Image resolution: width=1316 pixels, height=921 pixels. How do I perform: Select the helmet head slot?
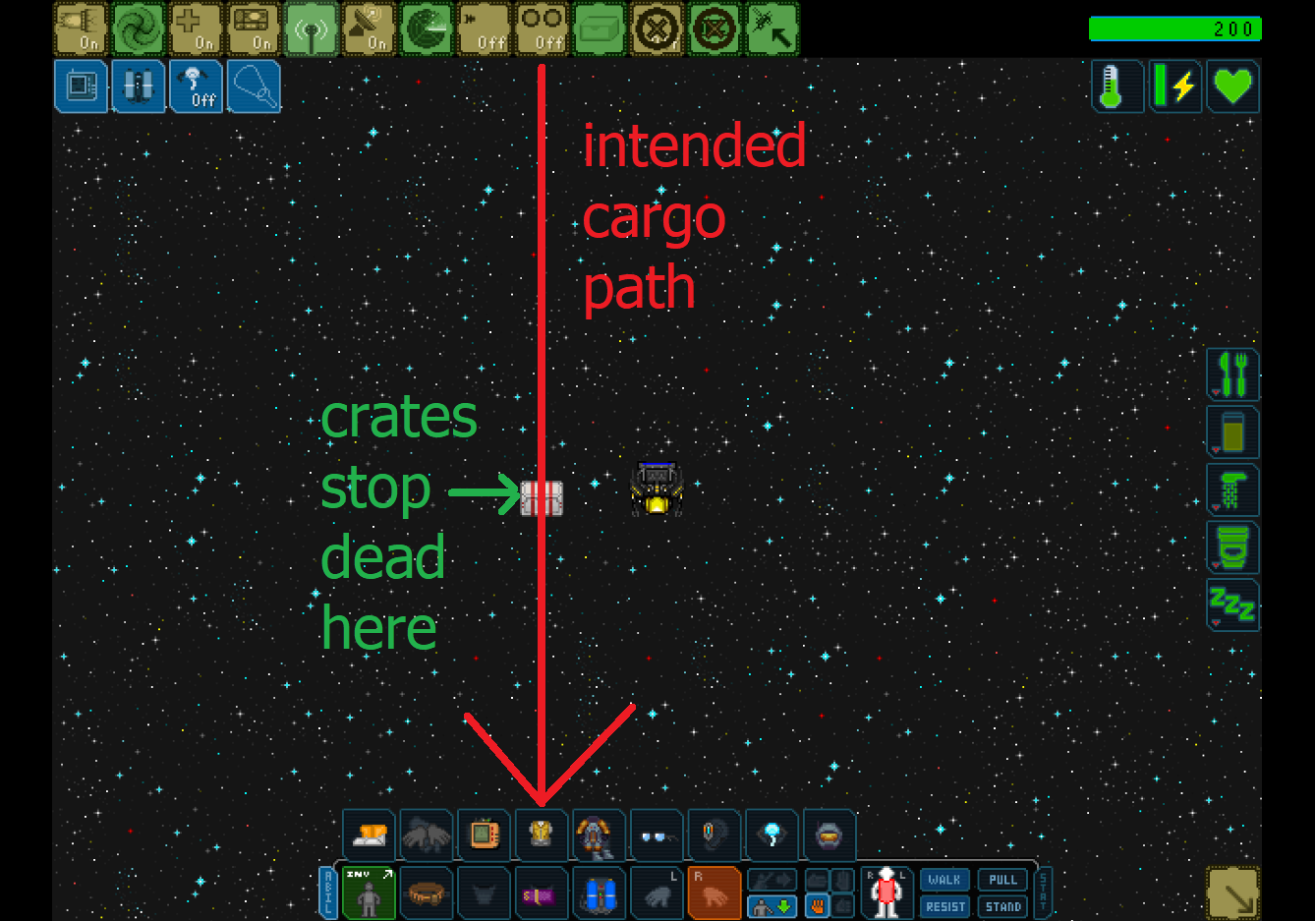(830, 835)
